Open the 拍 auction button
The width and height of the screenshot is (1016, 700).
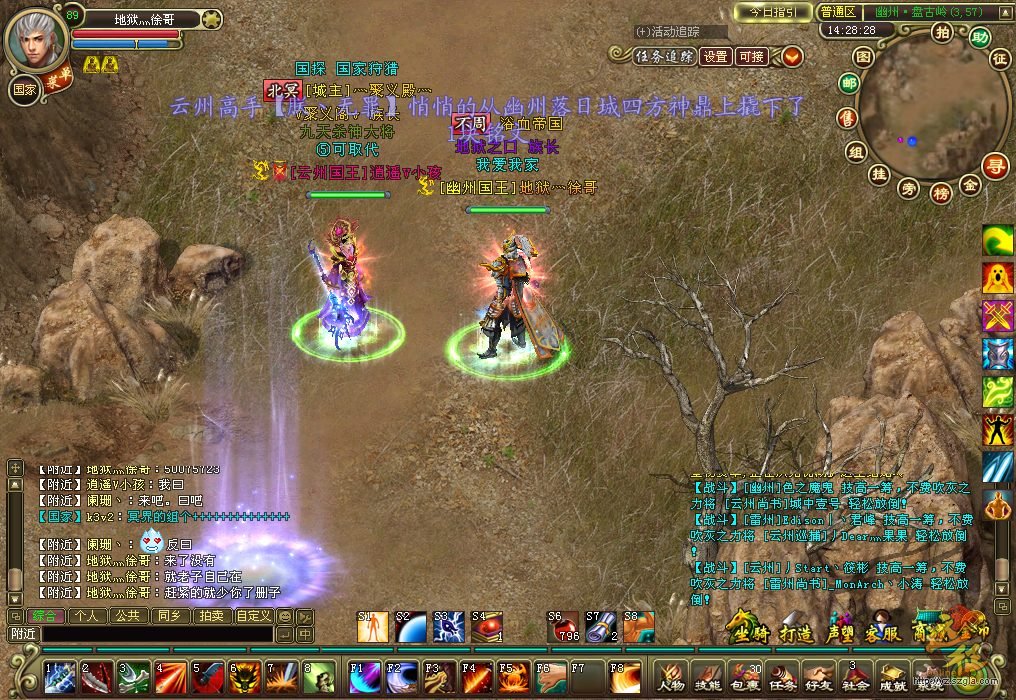point(941,32)
